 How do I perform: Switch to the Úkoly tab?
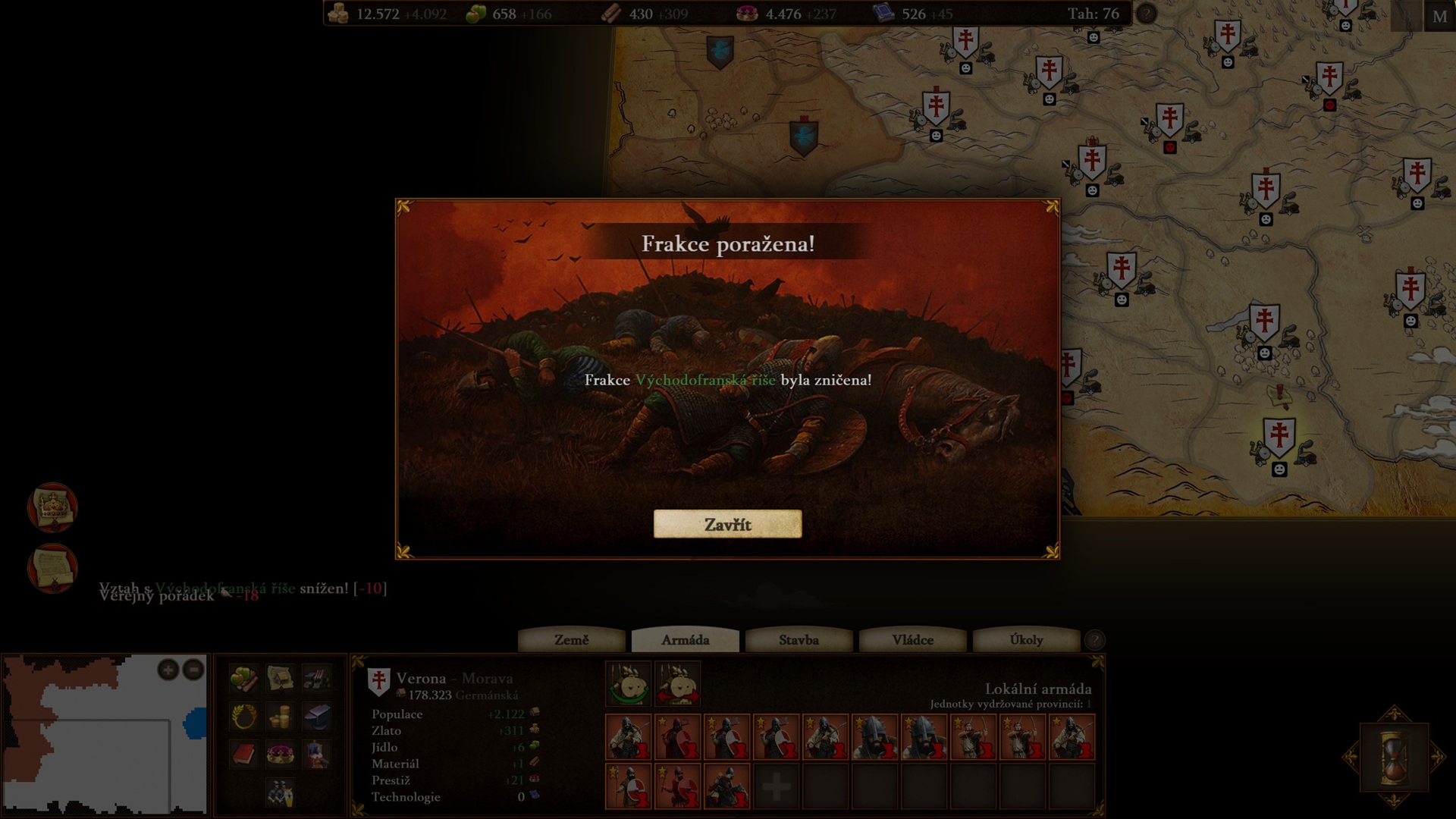1026,640
